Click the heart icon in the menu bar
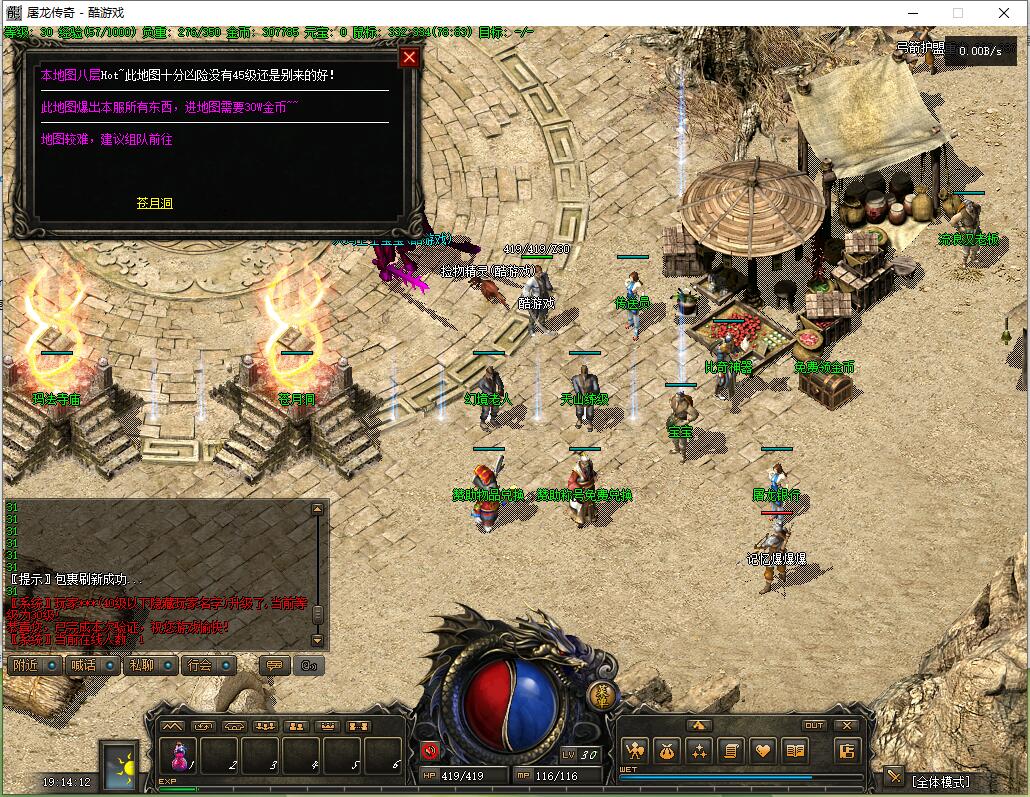 tap(763, 750)
